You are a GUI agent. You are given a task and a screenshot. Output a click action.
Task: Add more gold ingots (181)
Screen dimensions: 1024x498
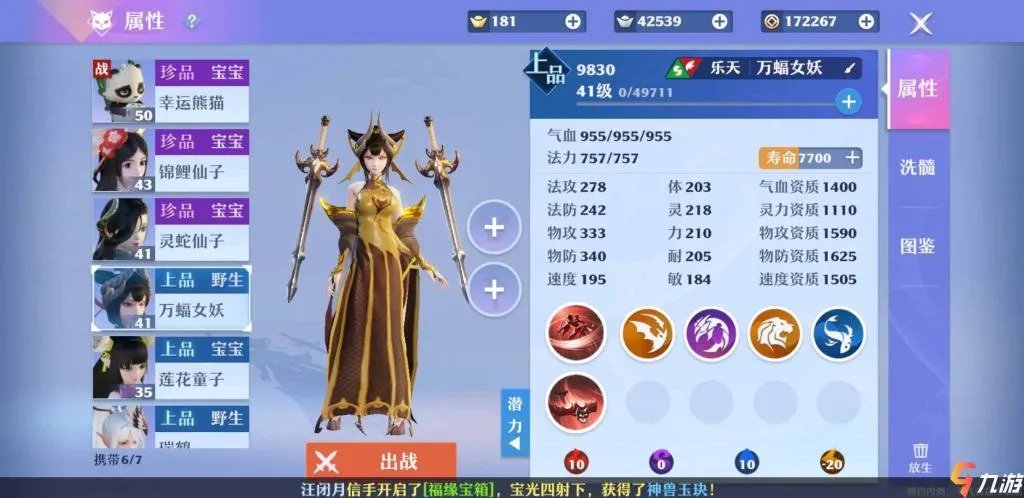click(573, 21)
